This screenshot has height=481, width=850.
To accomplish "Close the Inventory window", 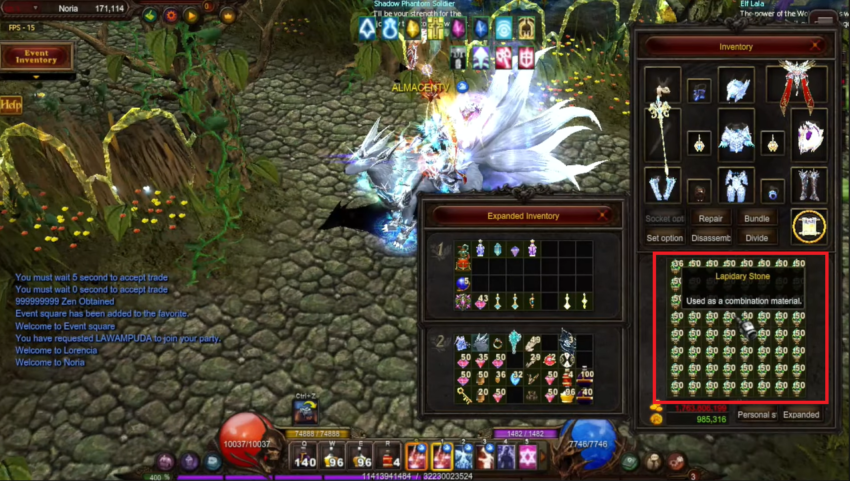I will tap(816, 46).
